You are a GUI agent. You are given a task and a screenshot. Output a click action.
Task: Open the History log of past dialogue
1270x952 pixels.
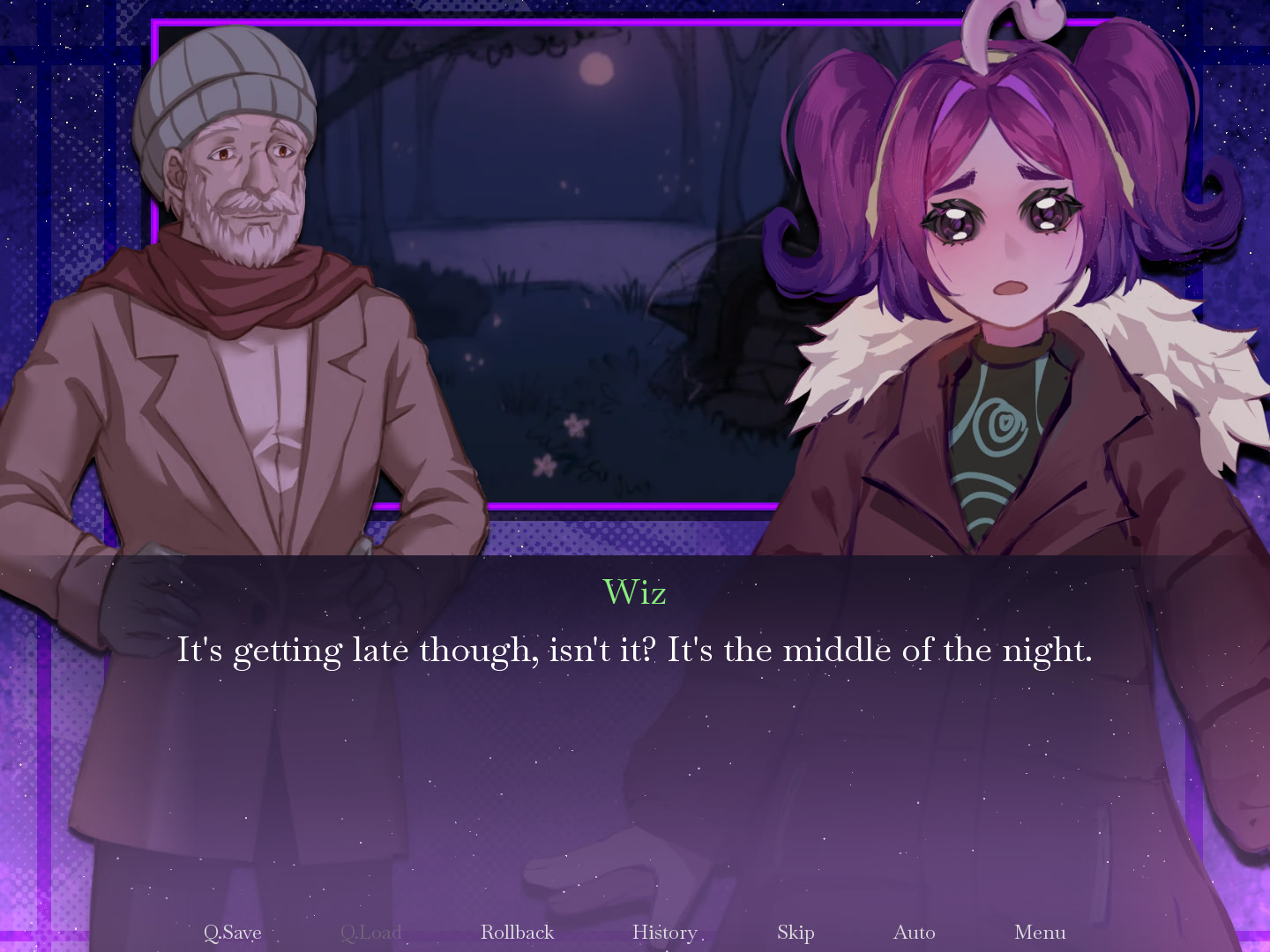click(x=664, y=932)
